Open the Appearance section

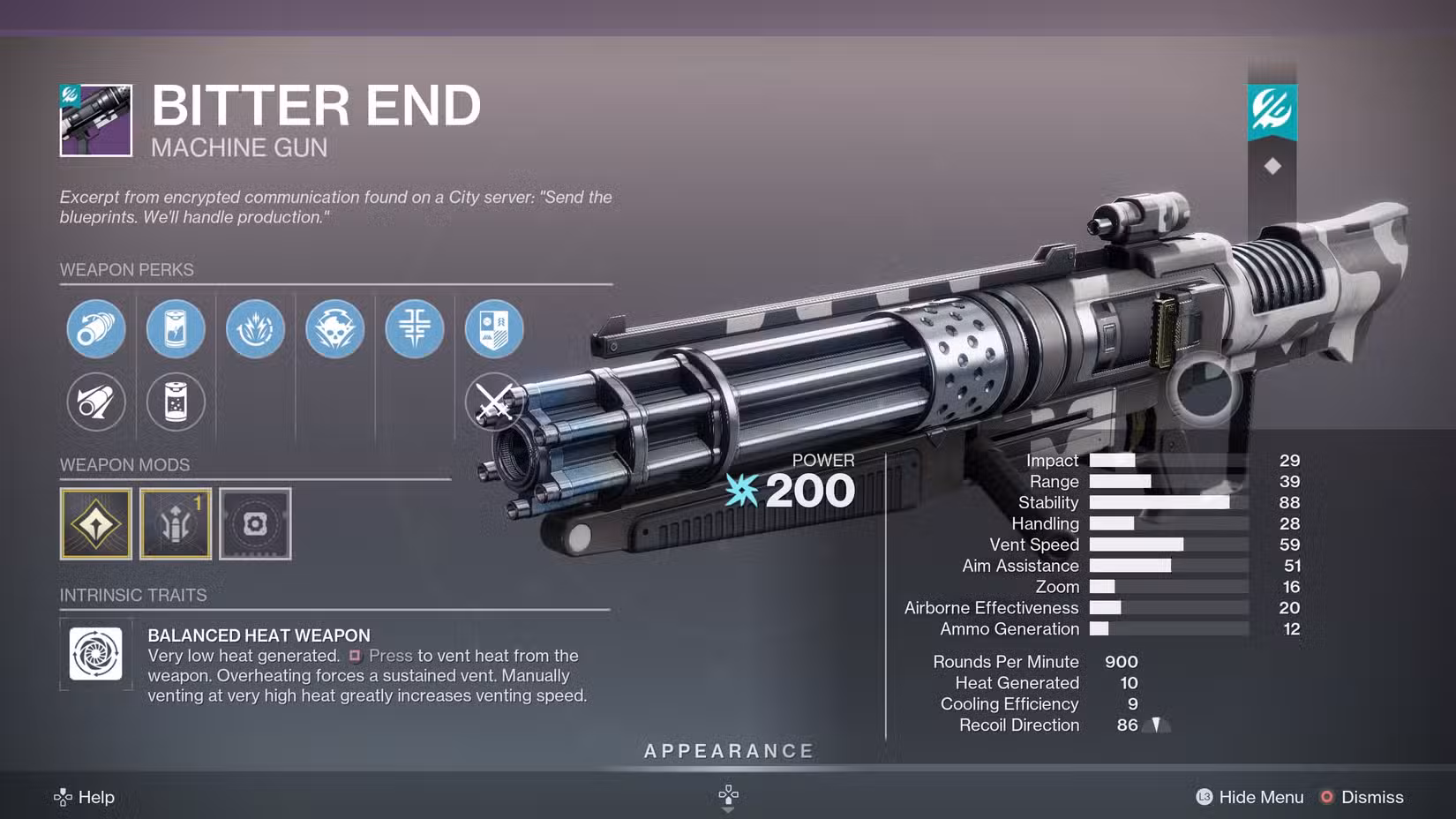click(729, 751)
